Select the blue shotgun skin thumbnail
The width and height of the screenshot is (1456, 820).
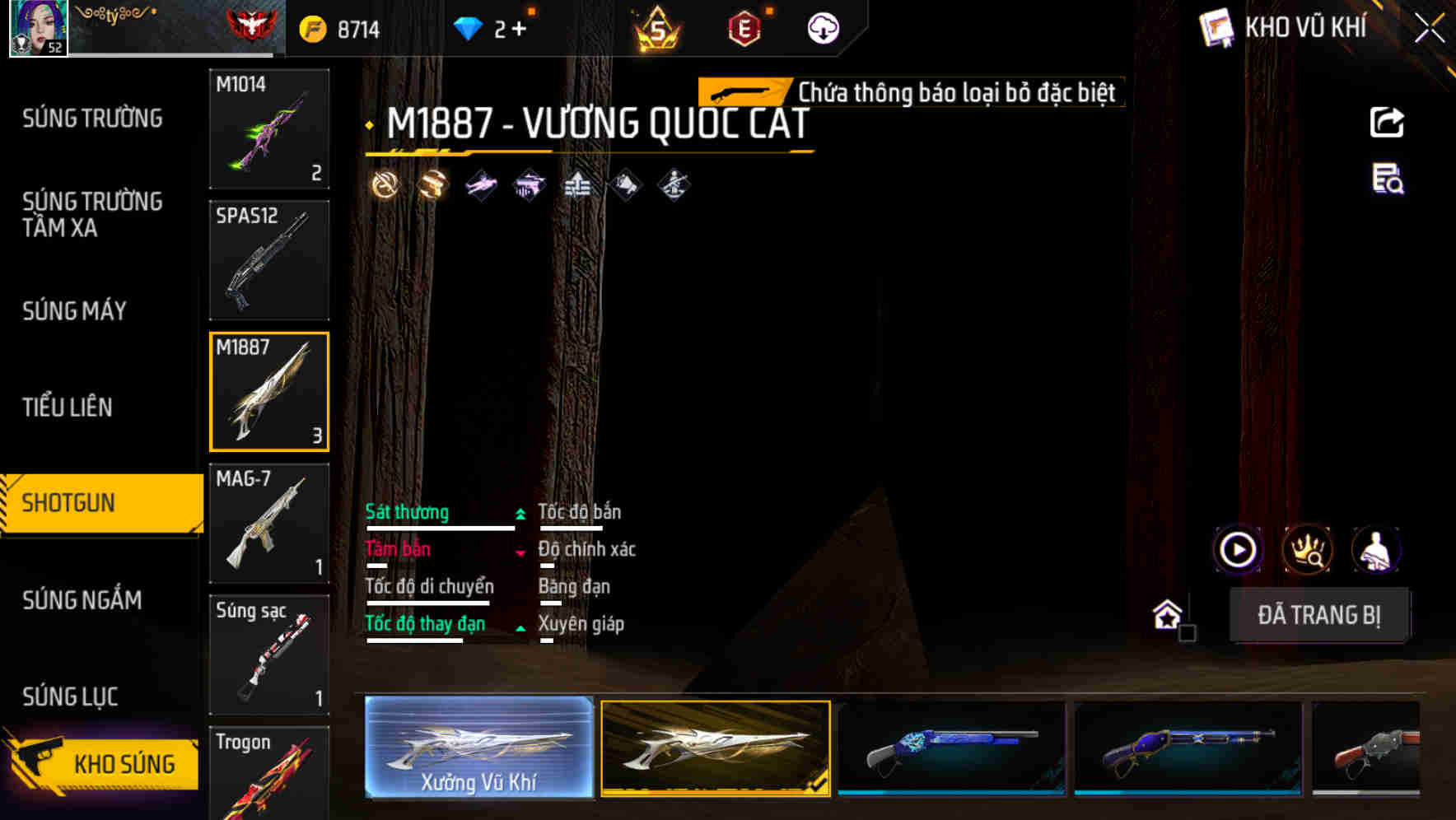[x=951, y=749]
